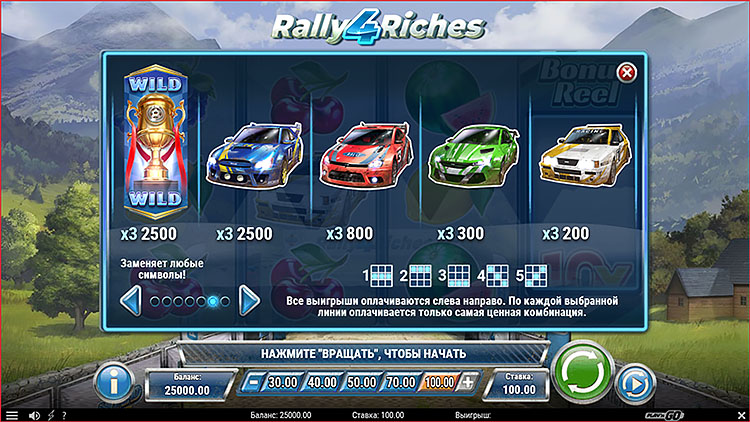Open the blue info button
Image resolution: width=750 pixels, height=422 pixels.
(x=115, y=381)
